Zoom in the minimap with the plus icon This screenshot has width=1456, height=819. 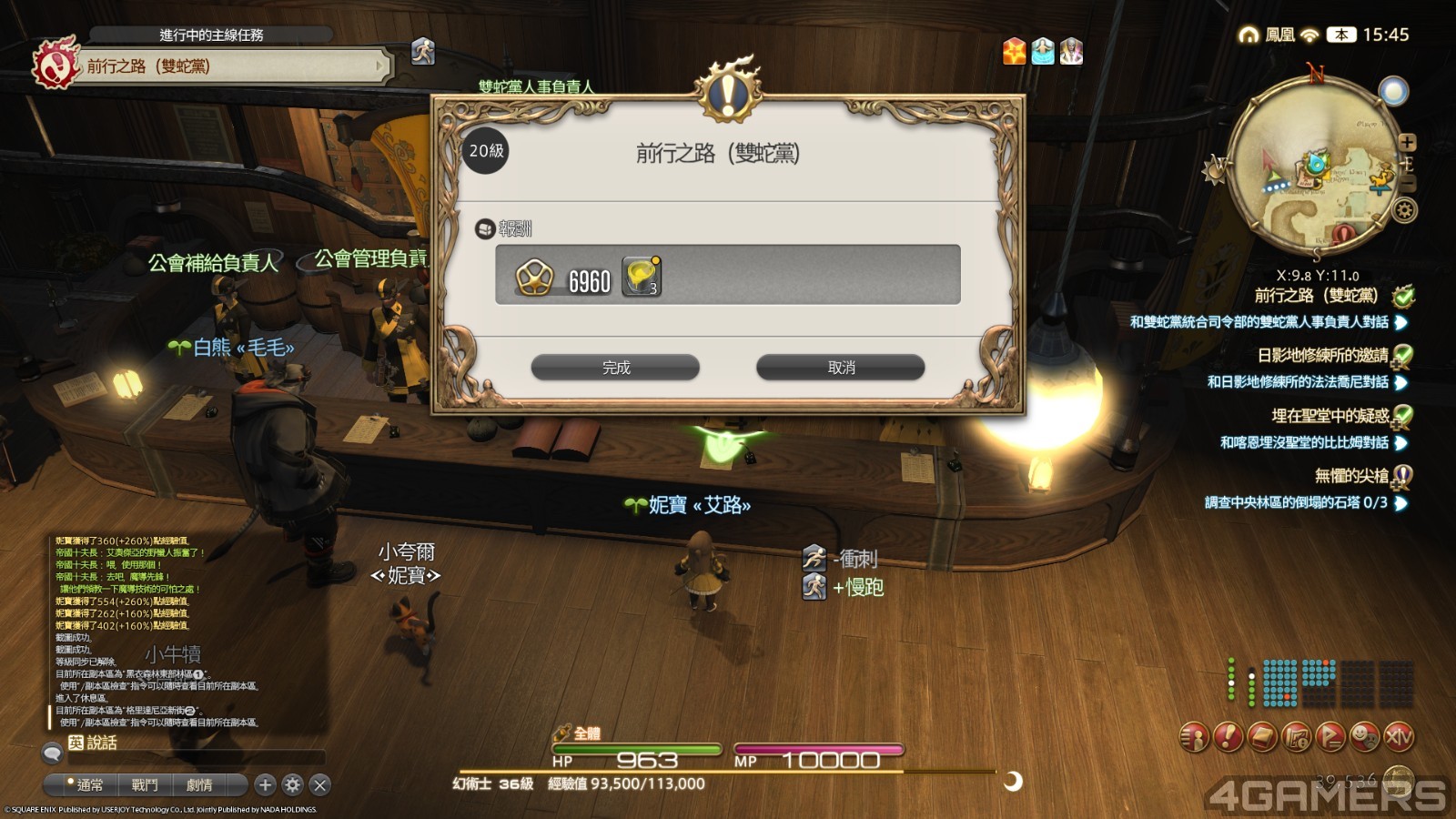tap(1406, 142)
